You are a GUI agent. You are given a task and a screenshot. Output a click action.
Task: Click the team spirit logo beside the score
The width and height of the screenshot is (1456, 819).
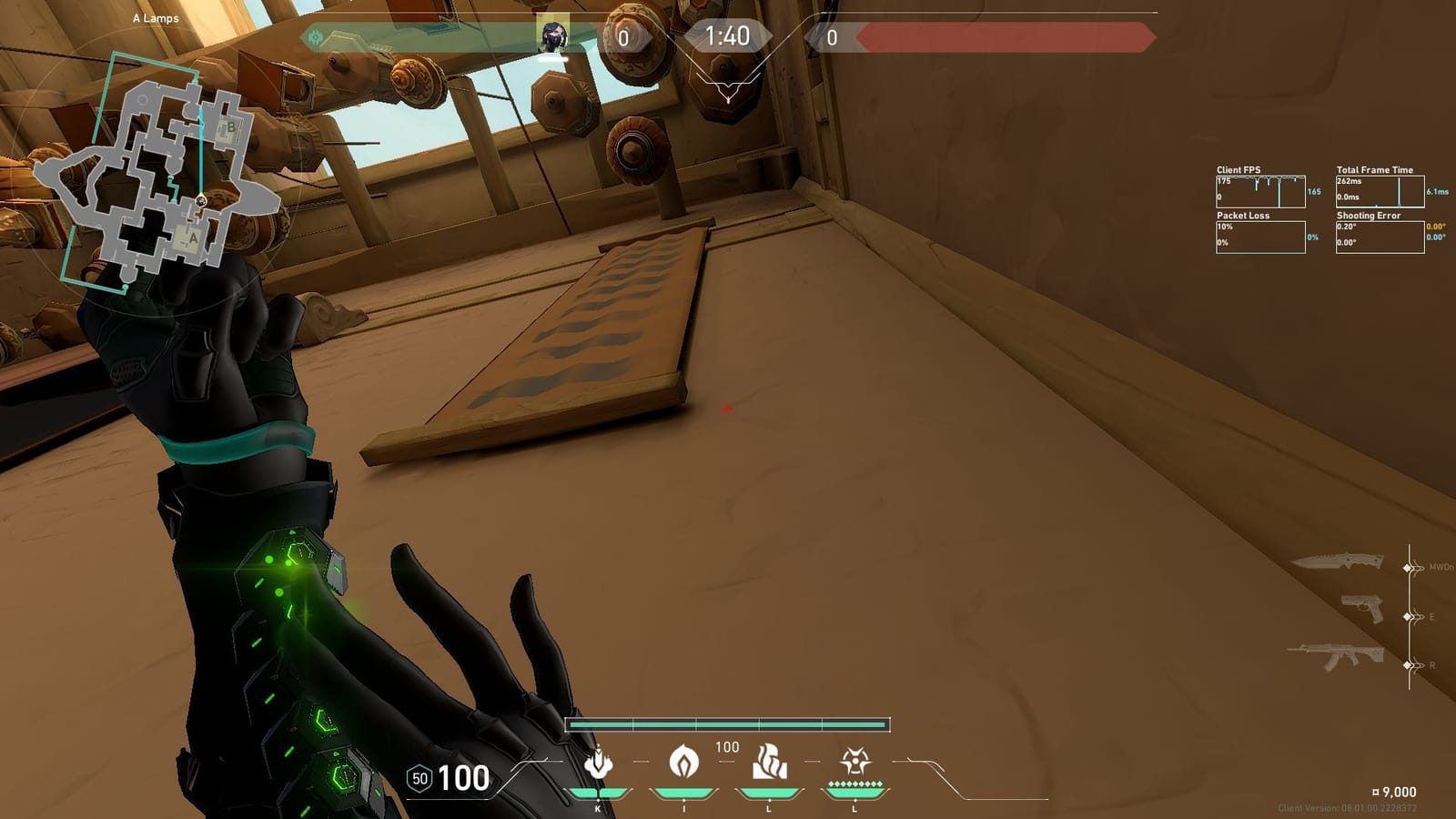click(316, 36)
